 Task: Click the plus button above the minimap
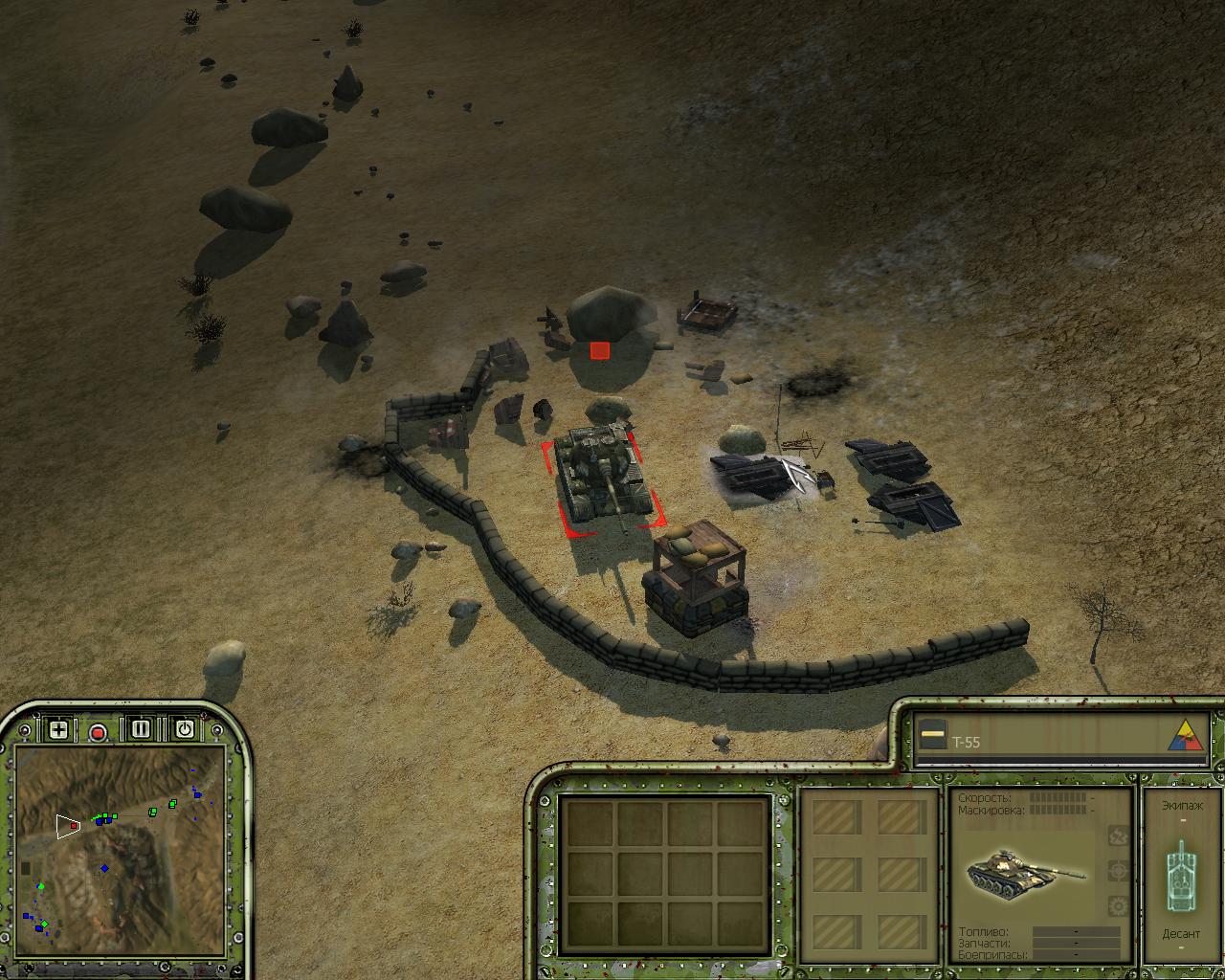point(59,730)
